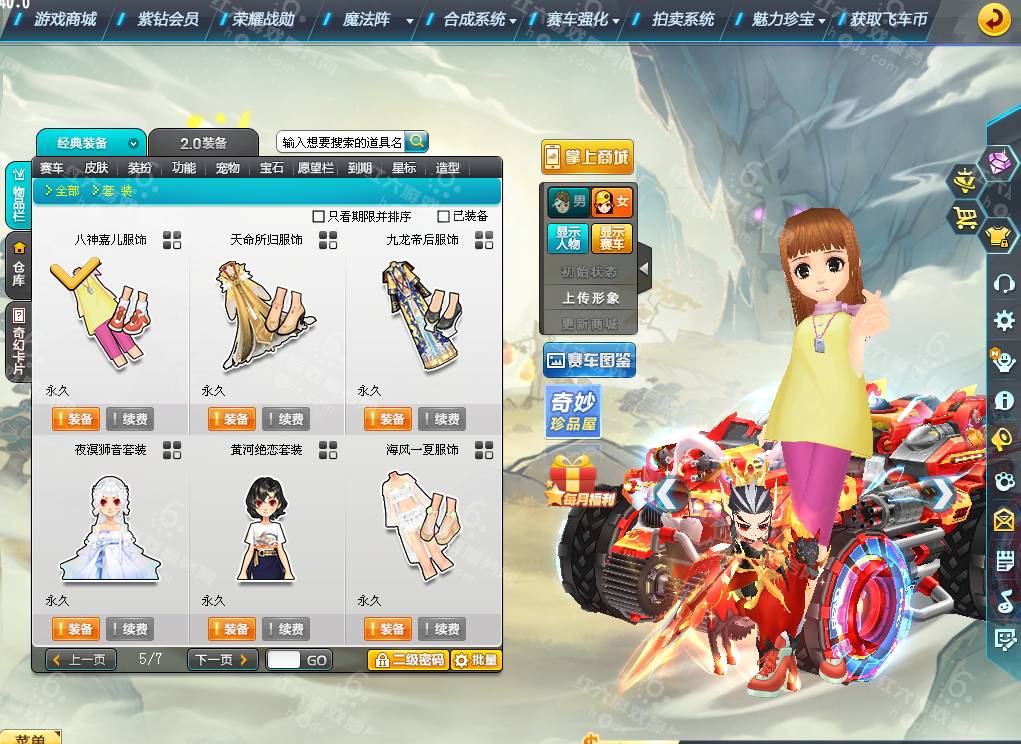Click the yellow return arrow button
The width and height of the screenshot is (1021, 744).
993,19
